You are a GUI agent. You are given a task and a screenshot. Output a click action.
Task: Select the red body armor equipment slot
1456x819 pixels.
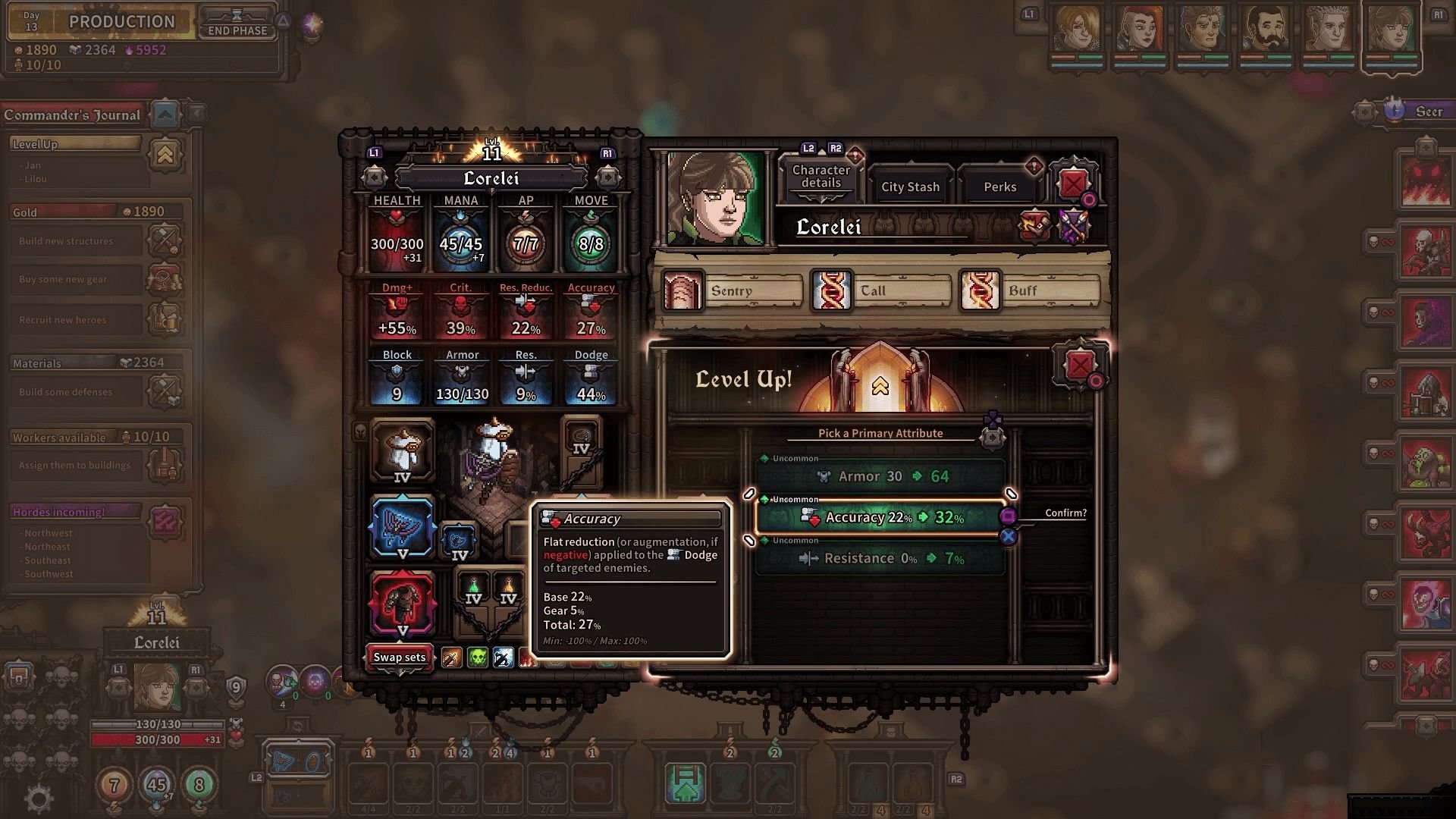(403, 604)
